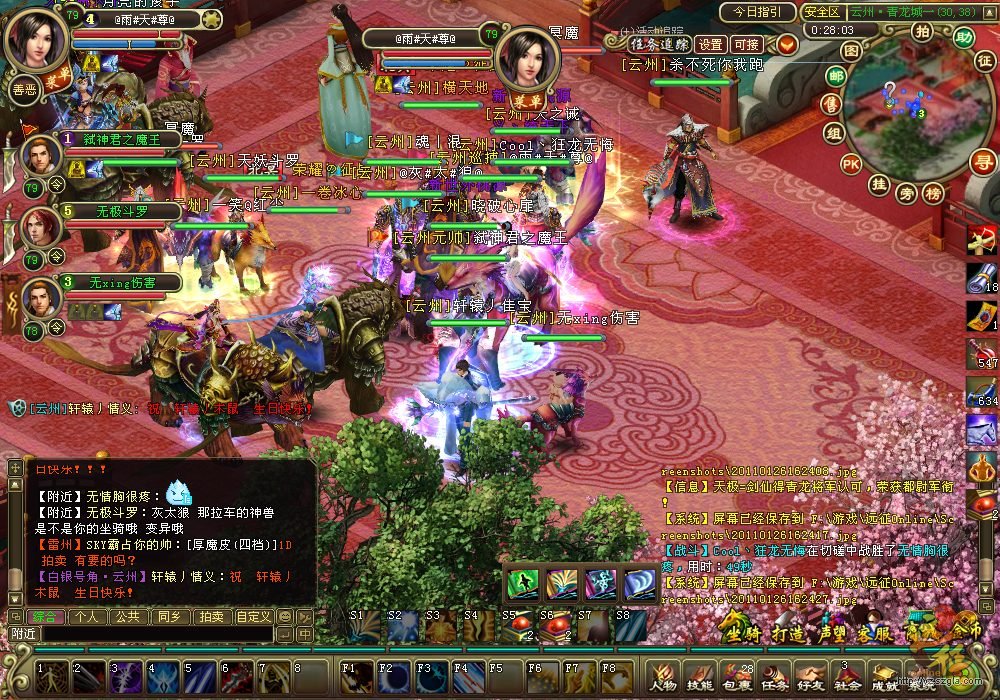Toggle the PK mode button
This screenshot has width=1000, height=700.
851,163
